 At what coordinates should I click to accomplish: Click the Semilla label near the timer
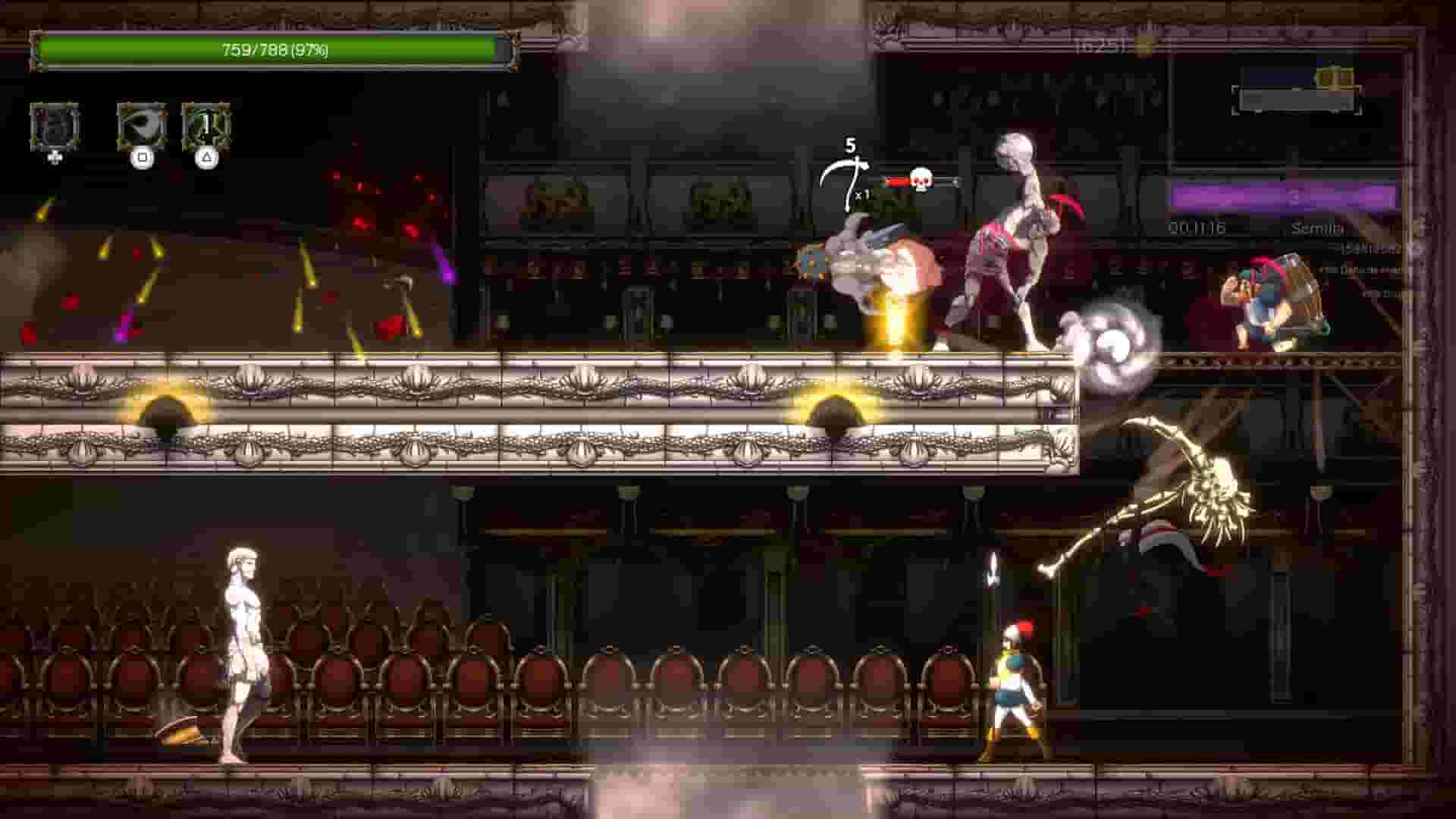(x=1318, y=227)
